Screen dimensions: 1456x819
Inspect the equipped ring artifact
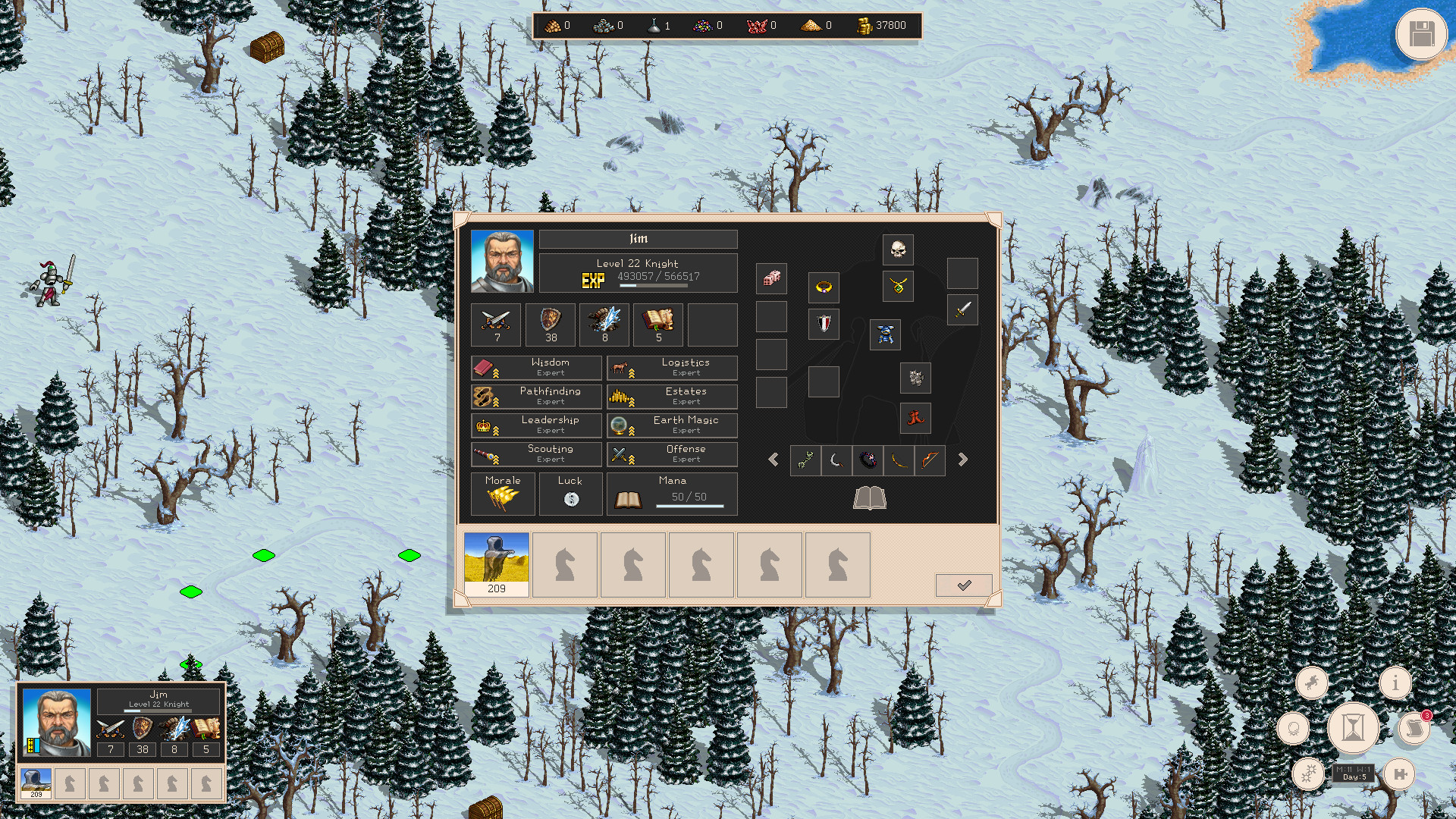824,287
